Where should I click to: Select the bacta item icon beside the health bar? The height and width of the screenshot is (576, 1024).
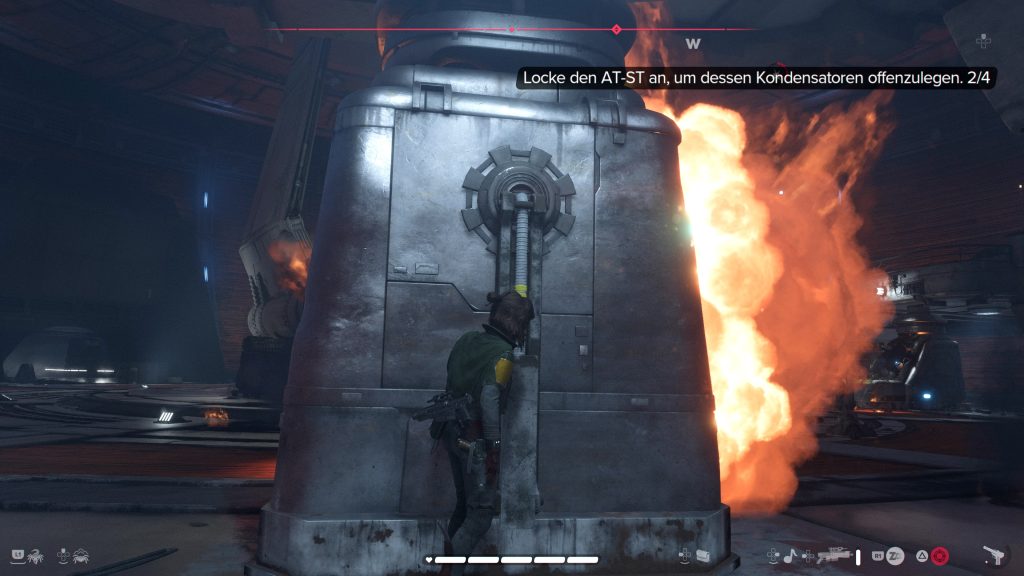pos(703,555)
